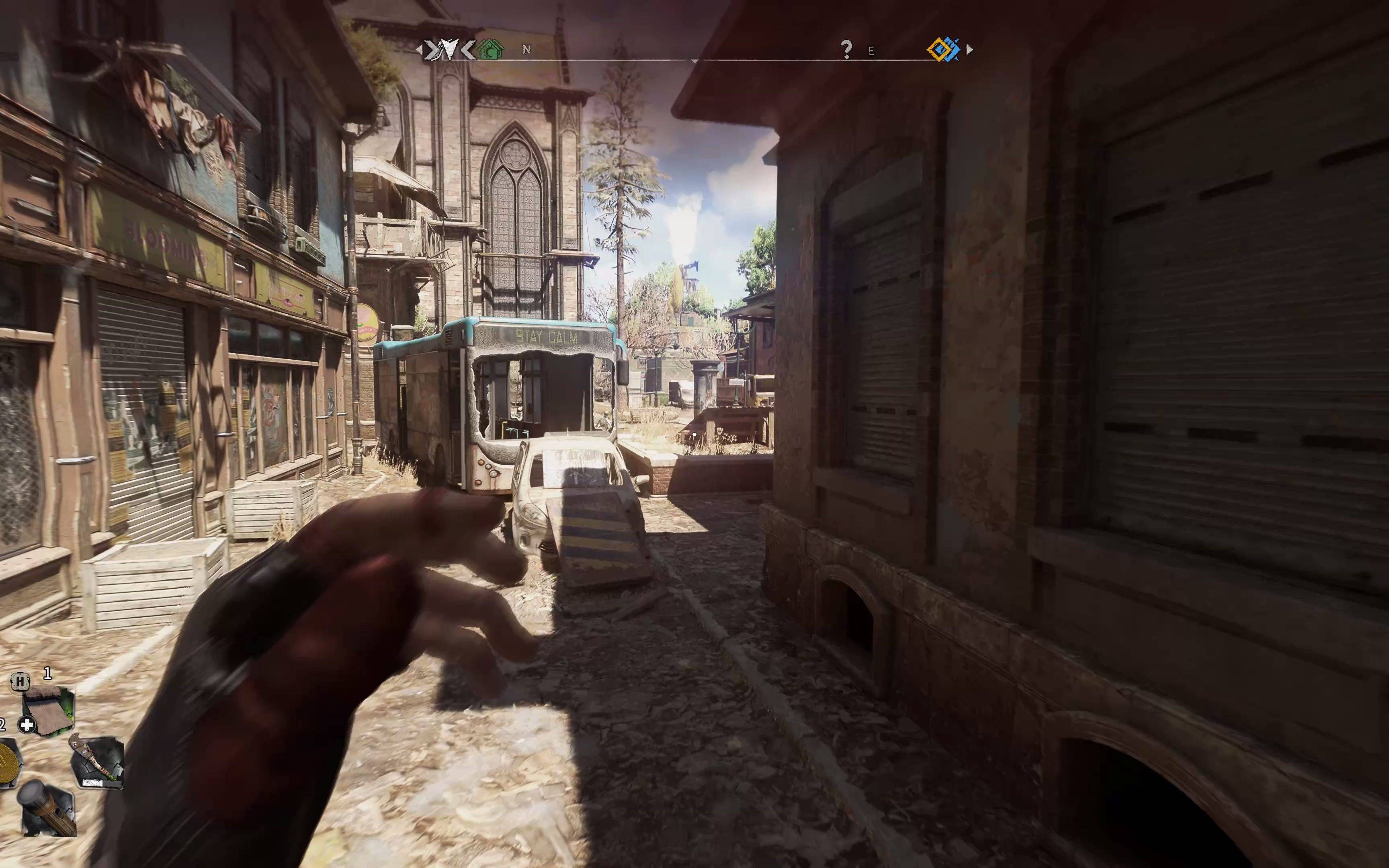Choose the flashlight tool slot
This screenshot has height=868, width=1389.
tap(48, 807)
